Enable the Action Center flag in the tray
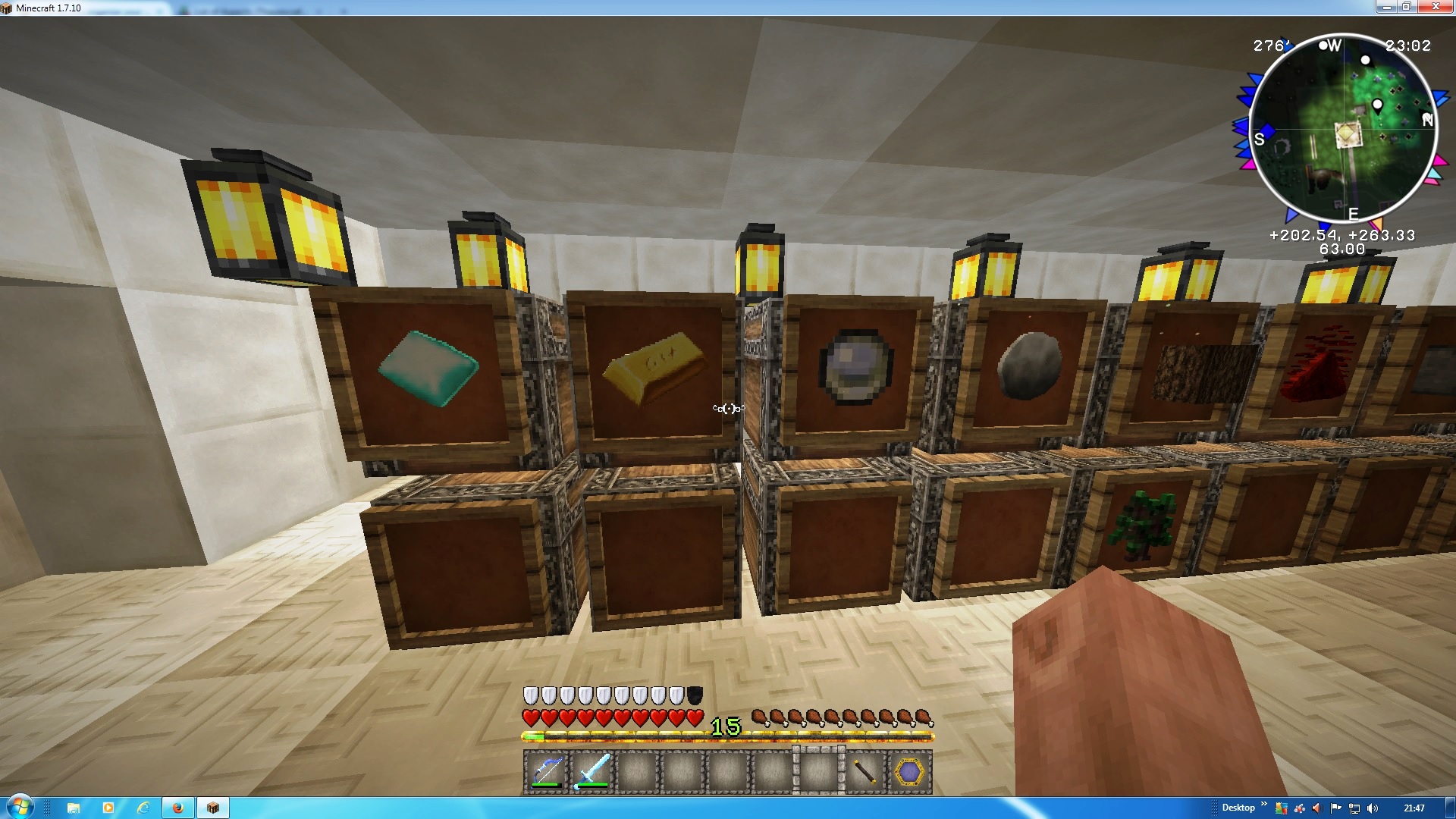The image size is (1456, 819). (1336, 808)
